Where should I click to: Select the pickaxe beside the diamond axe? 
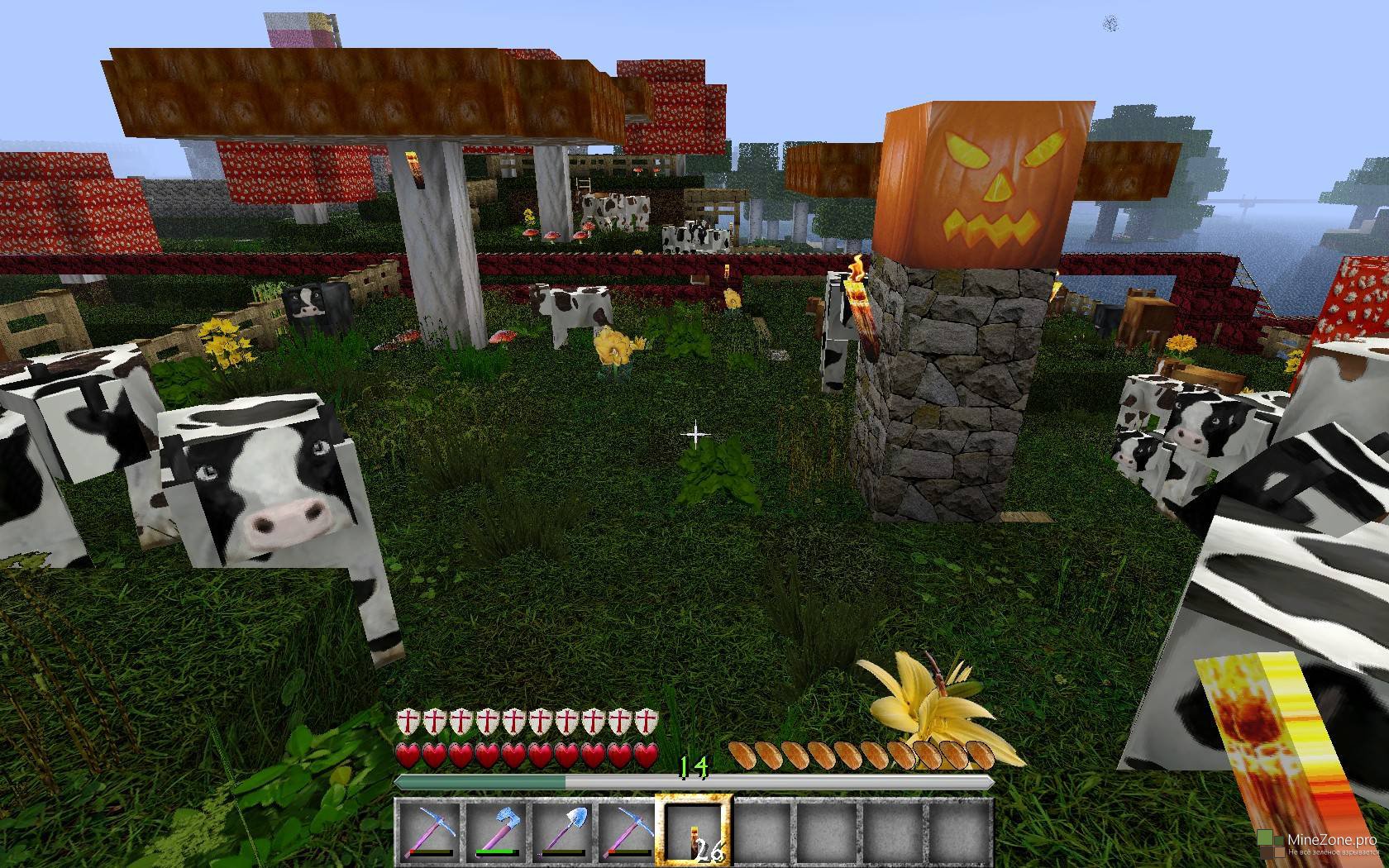tap(427, 831)
